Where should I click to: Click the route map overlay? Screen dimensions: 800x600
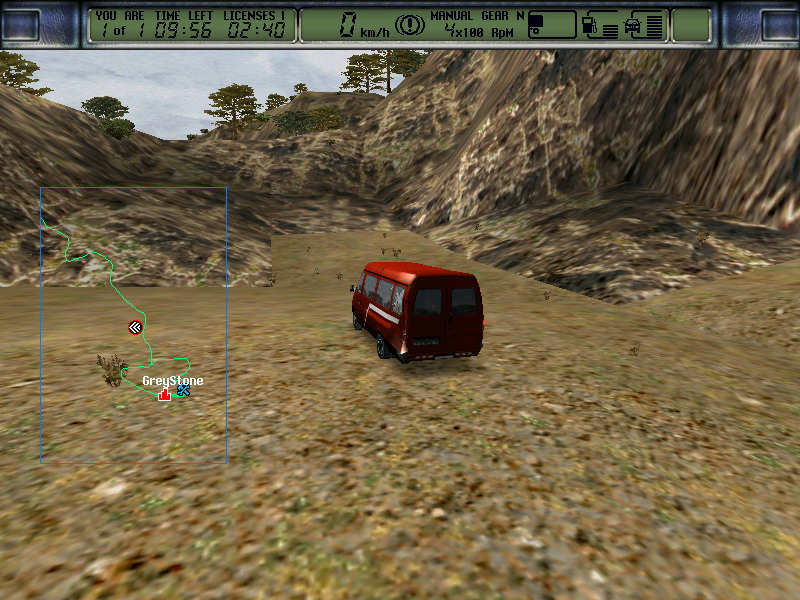(x=134, y=325)
